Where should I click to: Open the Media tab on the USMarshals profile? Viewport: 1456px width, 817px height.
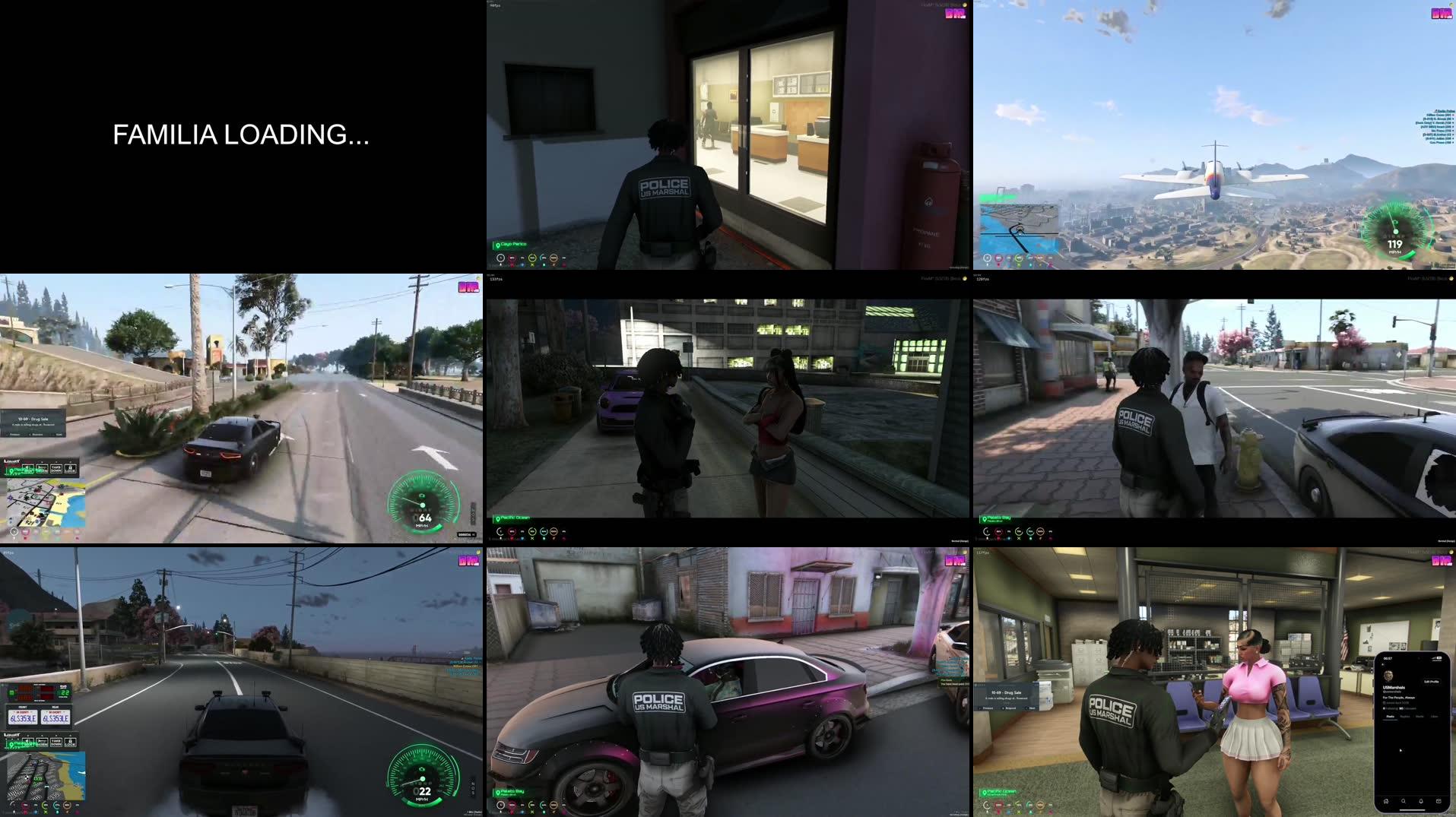pyautogui.click(x=1420, y=716)
